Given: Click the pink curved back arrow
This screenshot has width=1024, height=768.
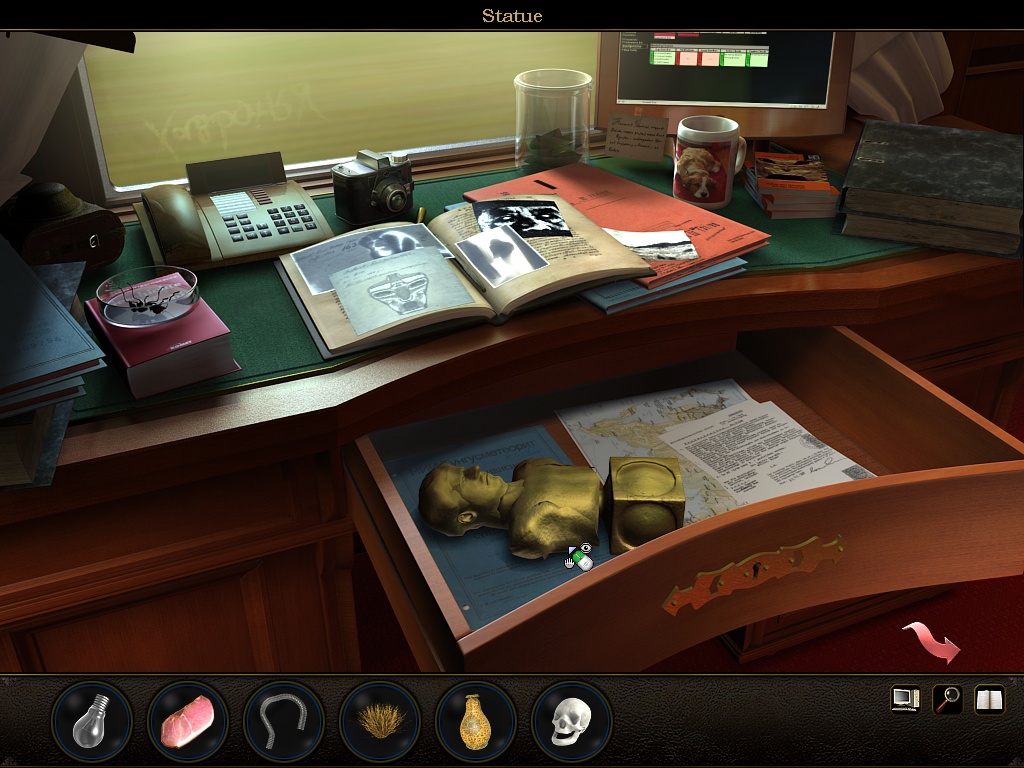Looking at the screenshot, I should tap(931, 642).
